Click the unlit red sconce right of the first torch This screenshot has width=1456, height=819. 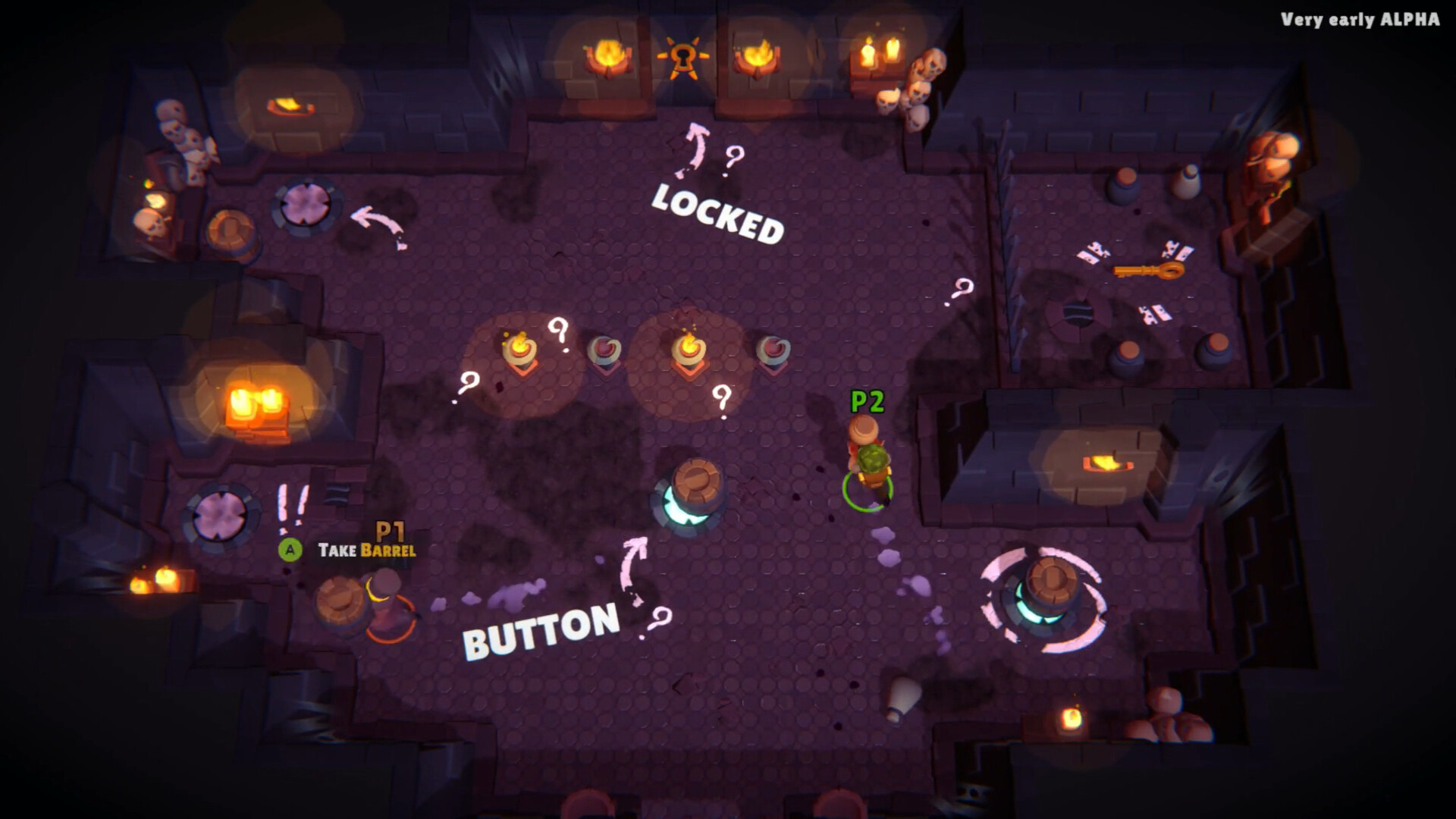603,347
